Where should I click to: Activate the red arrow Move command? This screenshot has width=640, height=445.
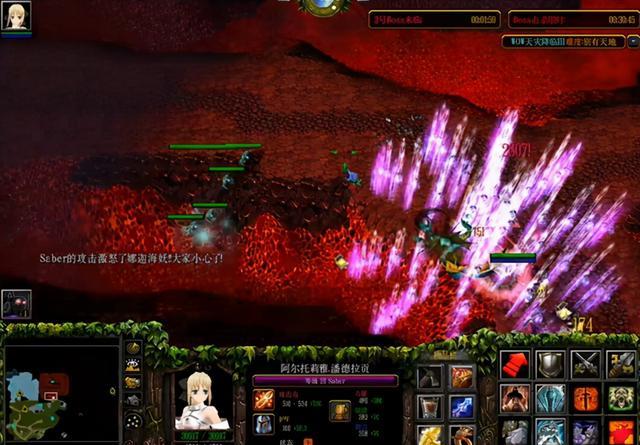pos(517,364)
